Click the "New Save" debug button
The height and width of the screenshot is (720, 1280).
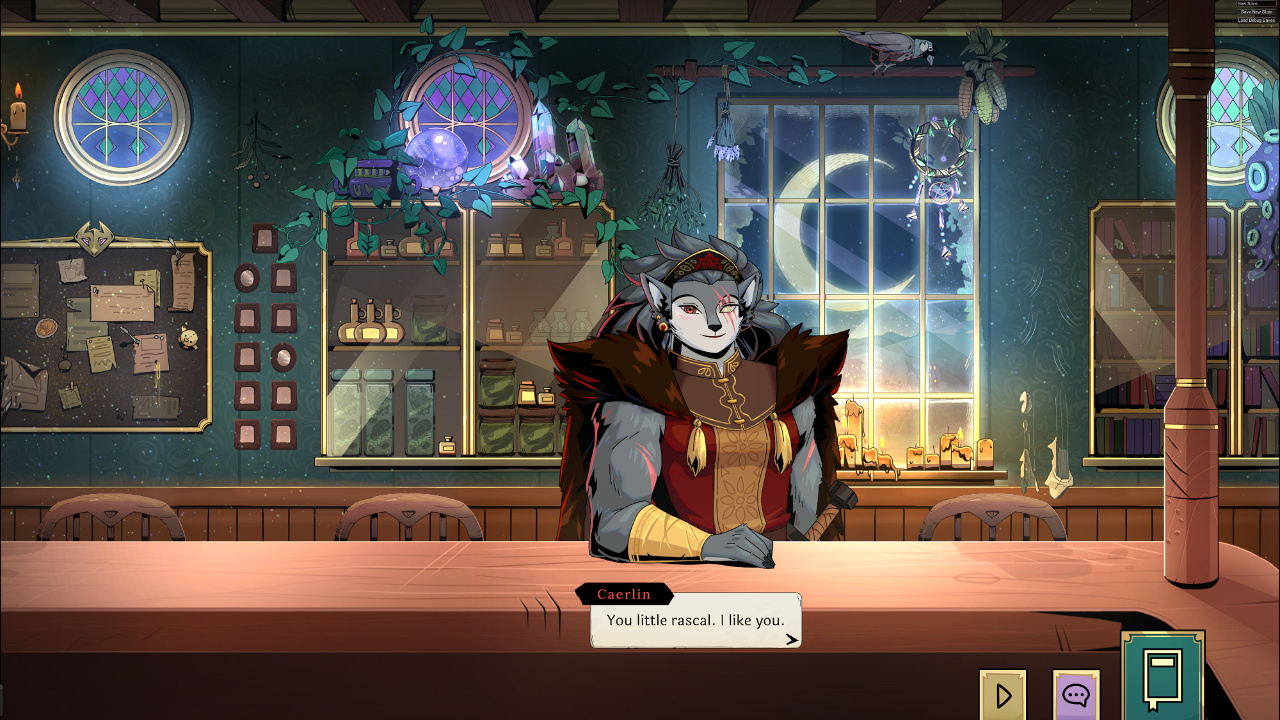1257,4
